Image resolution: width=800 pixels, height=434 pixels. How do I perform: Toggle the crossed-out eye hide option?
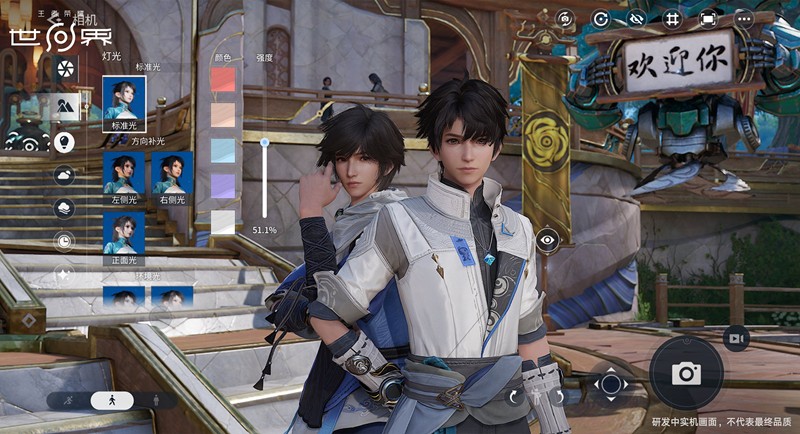[636, 18]
